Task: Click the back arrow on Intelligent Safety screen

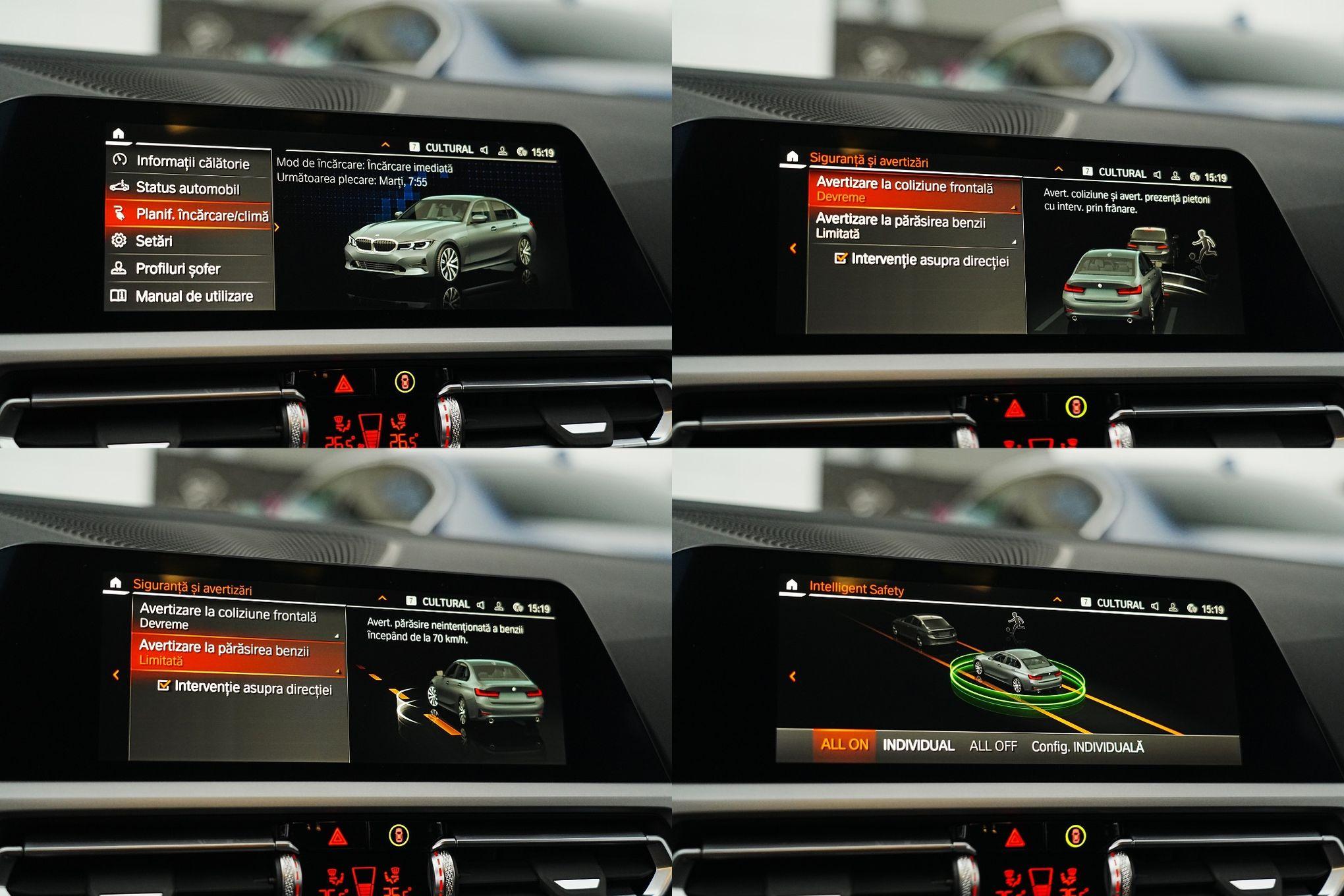Action: pos(793,677)
